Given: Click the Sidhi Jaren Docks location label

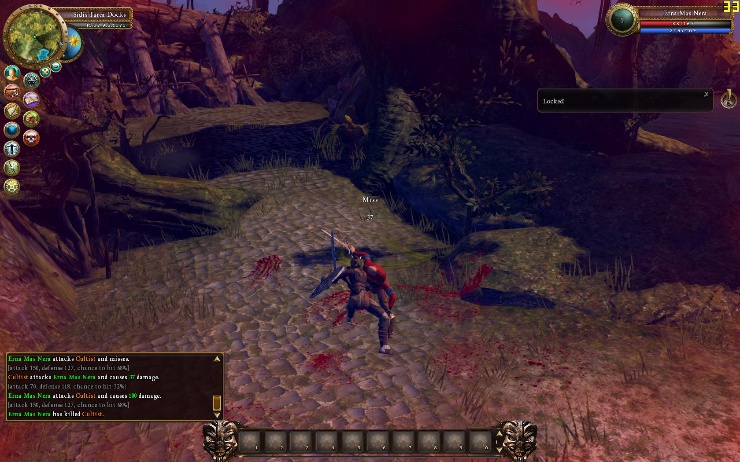Looking at the screenshot, I should [101, 16].
